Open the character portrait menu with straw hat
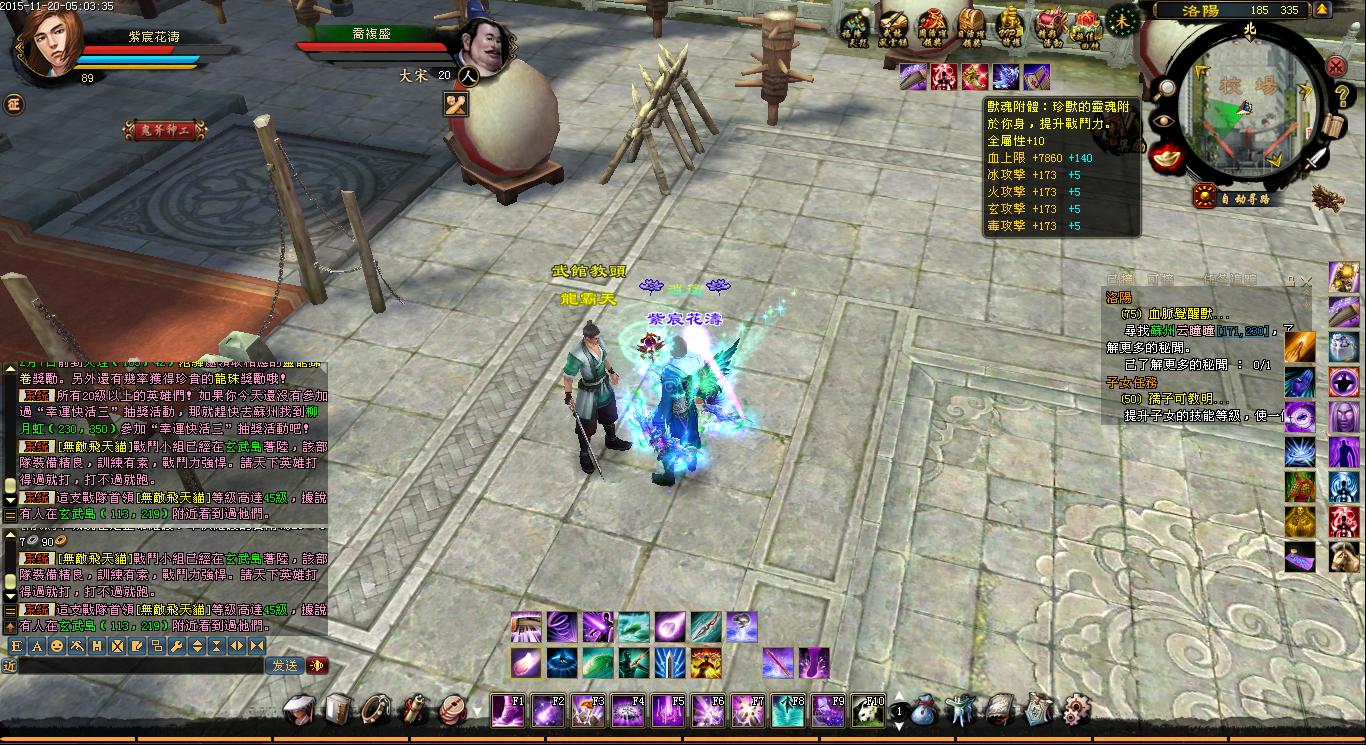1366x745 pixels. 300,709
